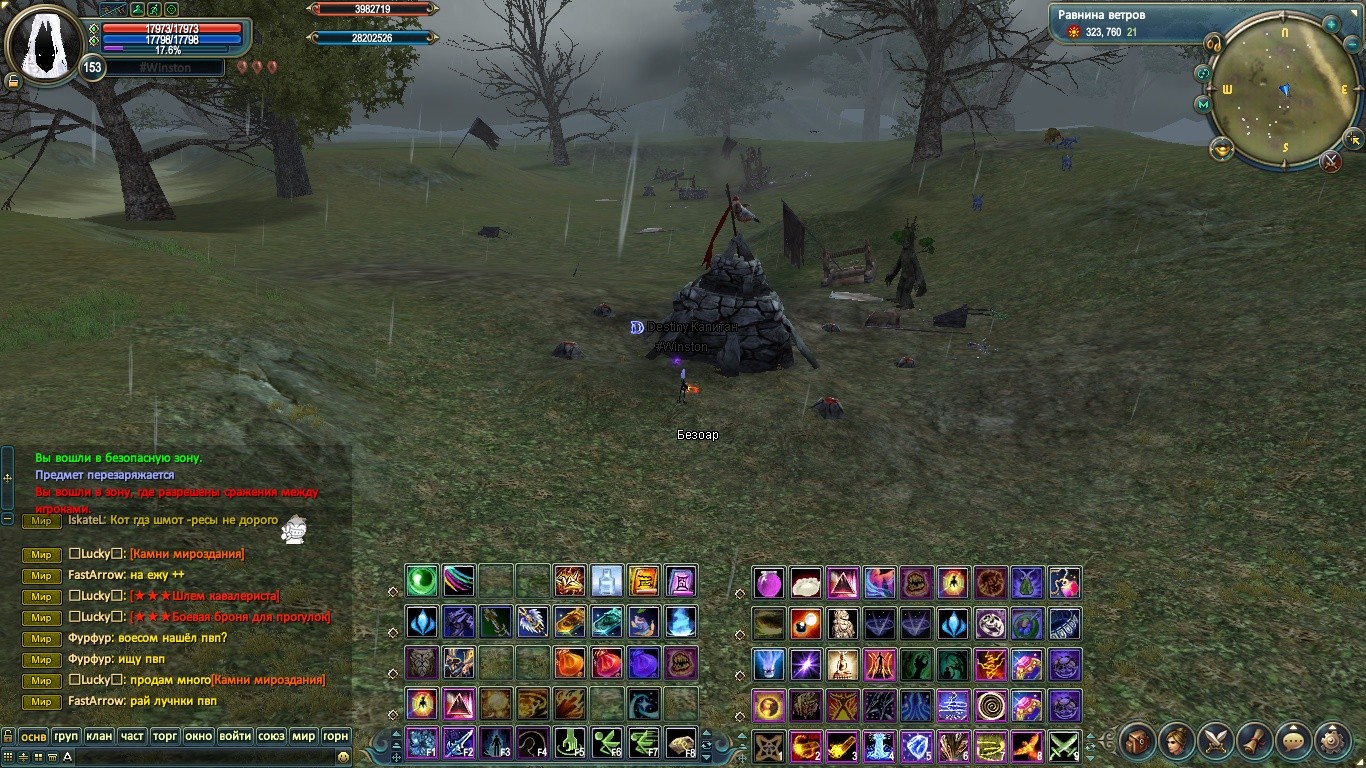Click the circular minimap
The image size is (1366, 768).
coord(1284,91)
